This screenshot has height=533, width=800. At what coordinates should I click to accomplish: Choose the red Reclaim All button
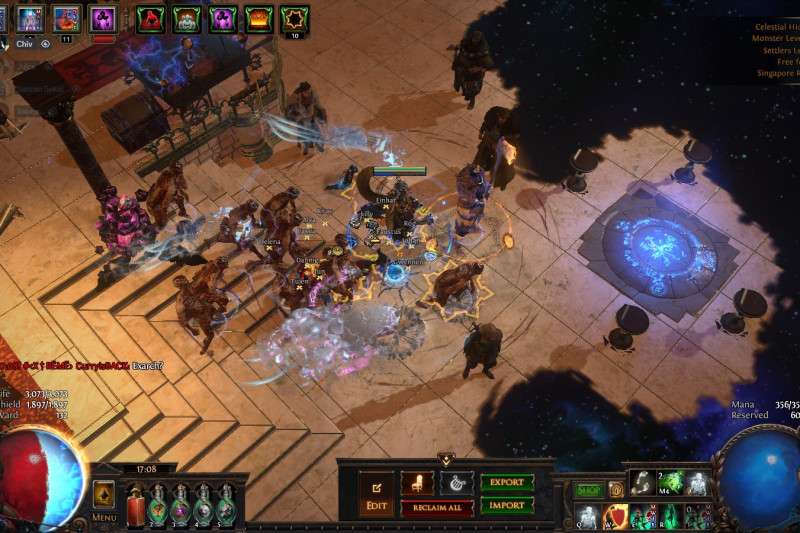click(x=437, y=508)
